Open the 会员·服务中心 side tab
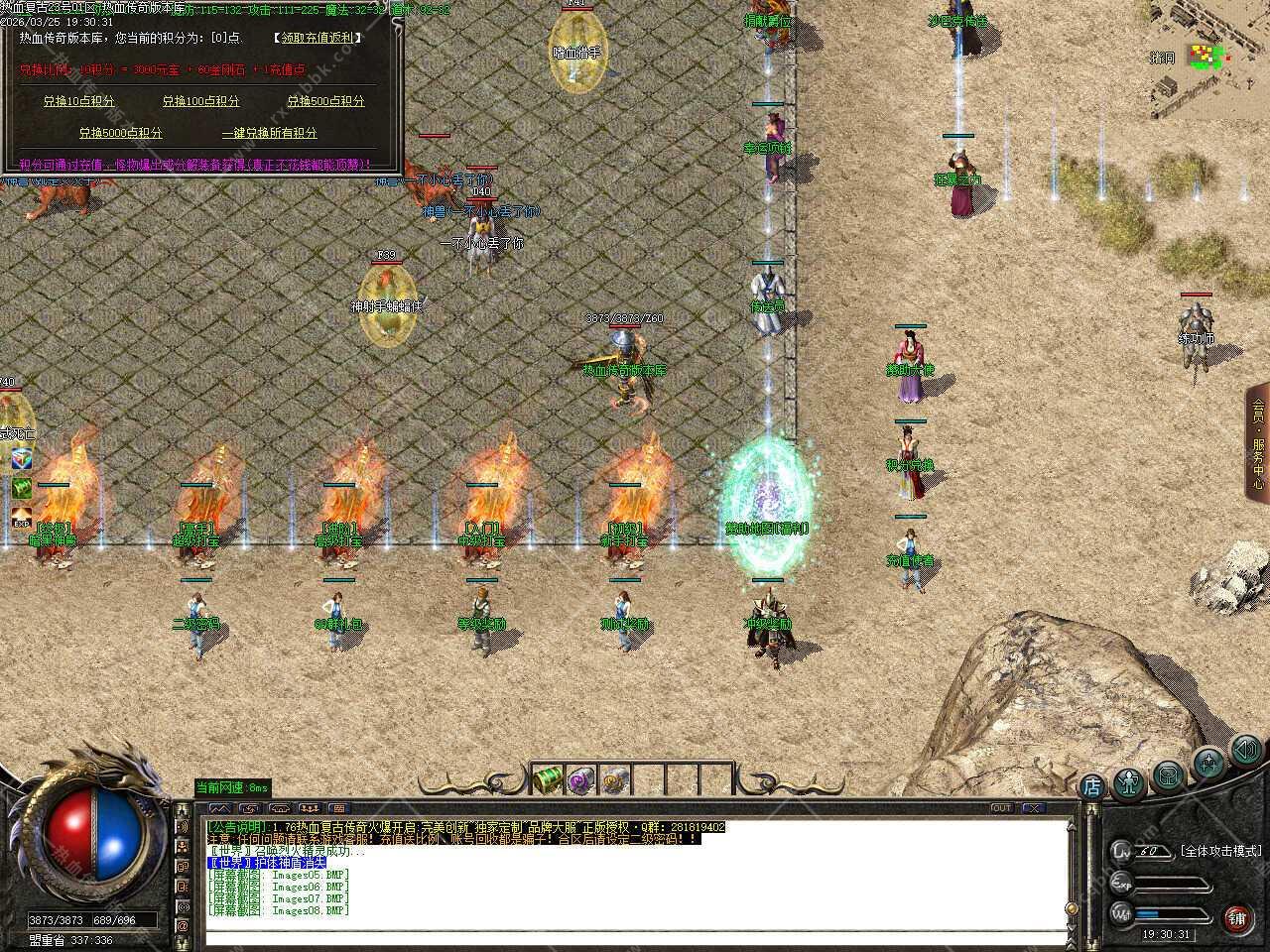This screenshot has height=952, width=1270. click(1258, 441)
